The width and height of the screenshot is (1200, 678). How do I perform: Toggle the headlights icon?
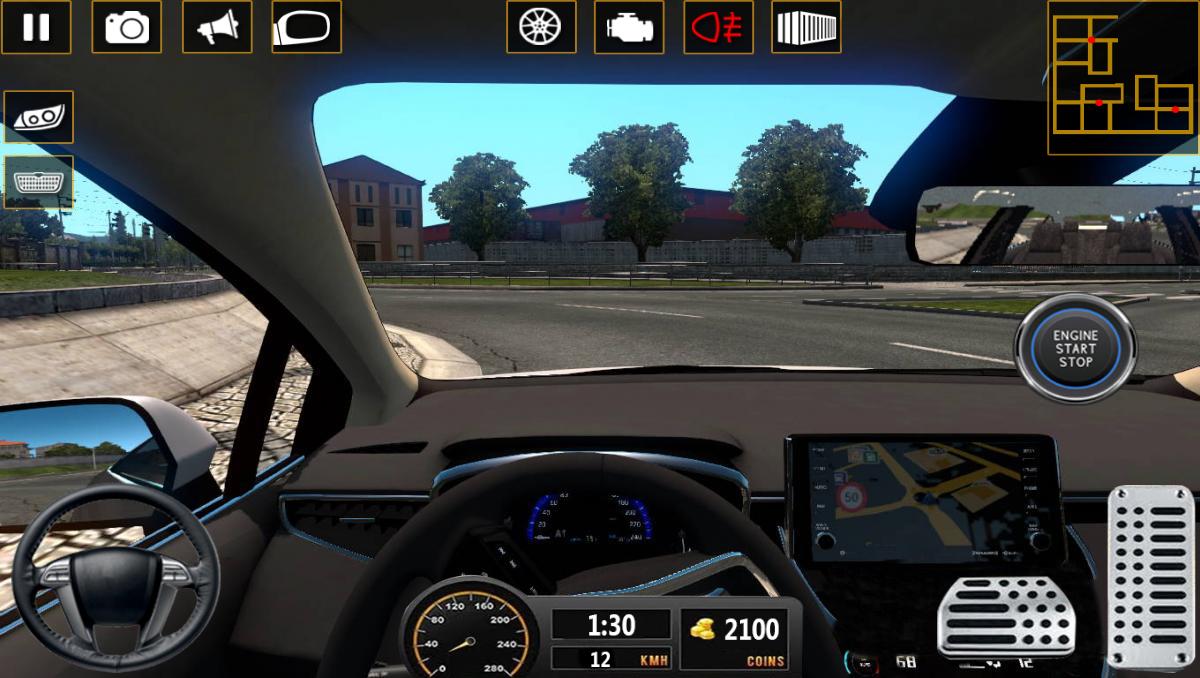[39, 117]
